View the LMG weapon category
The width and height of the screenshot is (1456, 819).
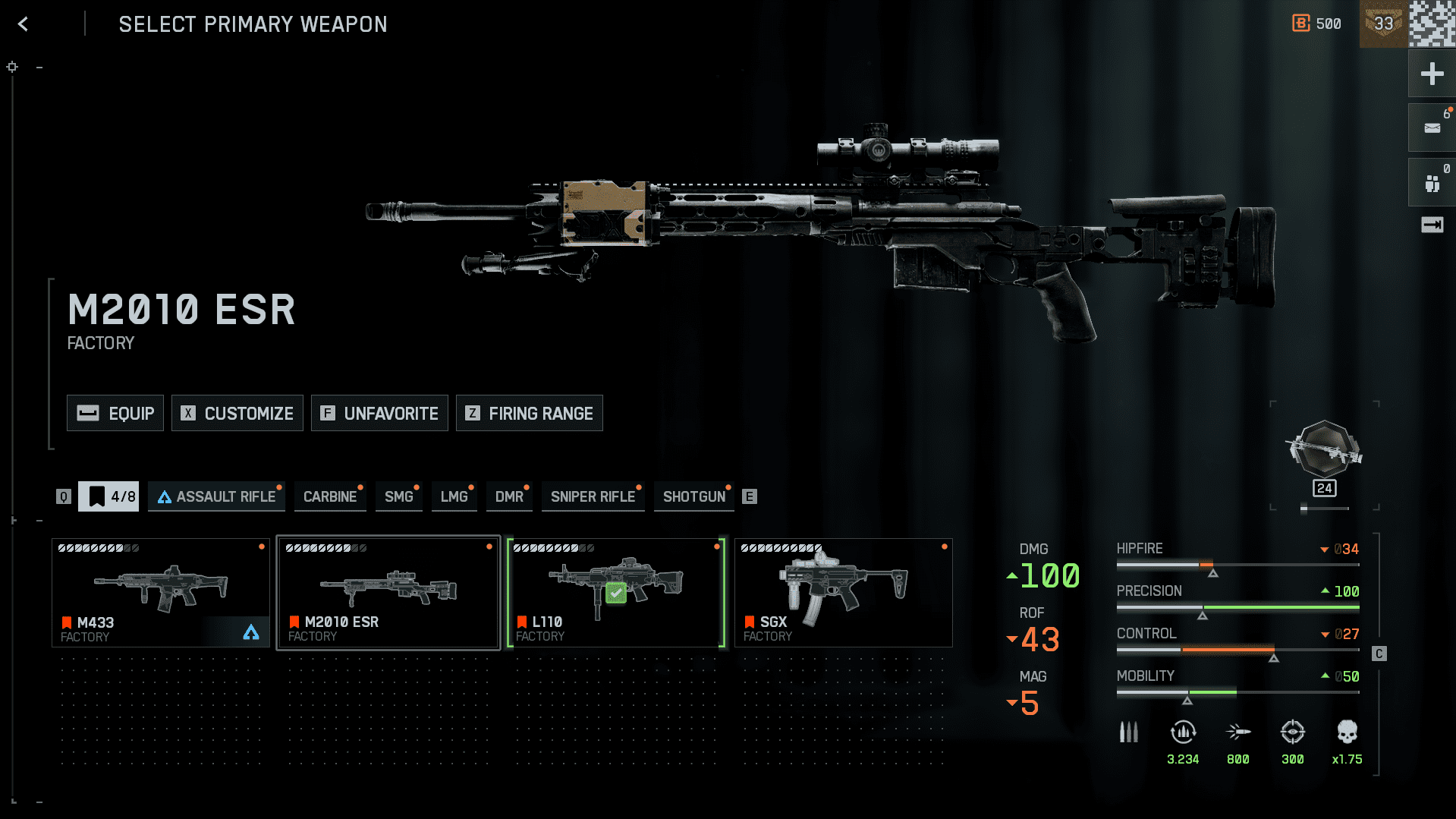(x=454, y=496)
